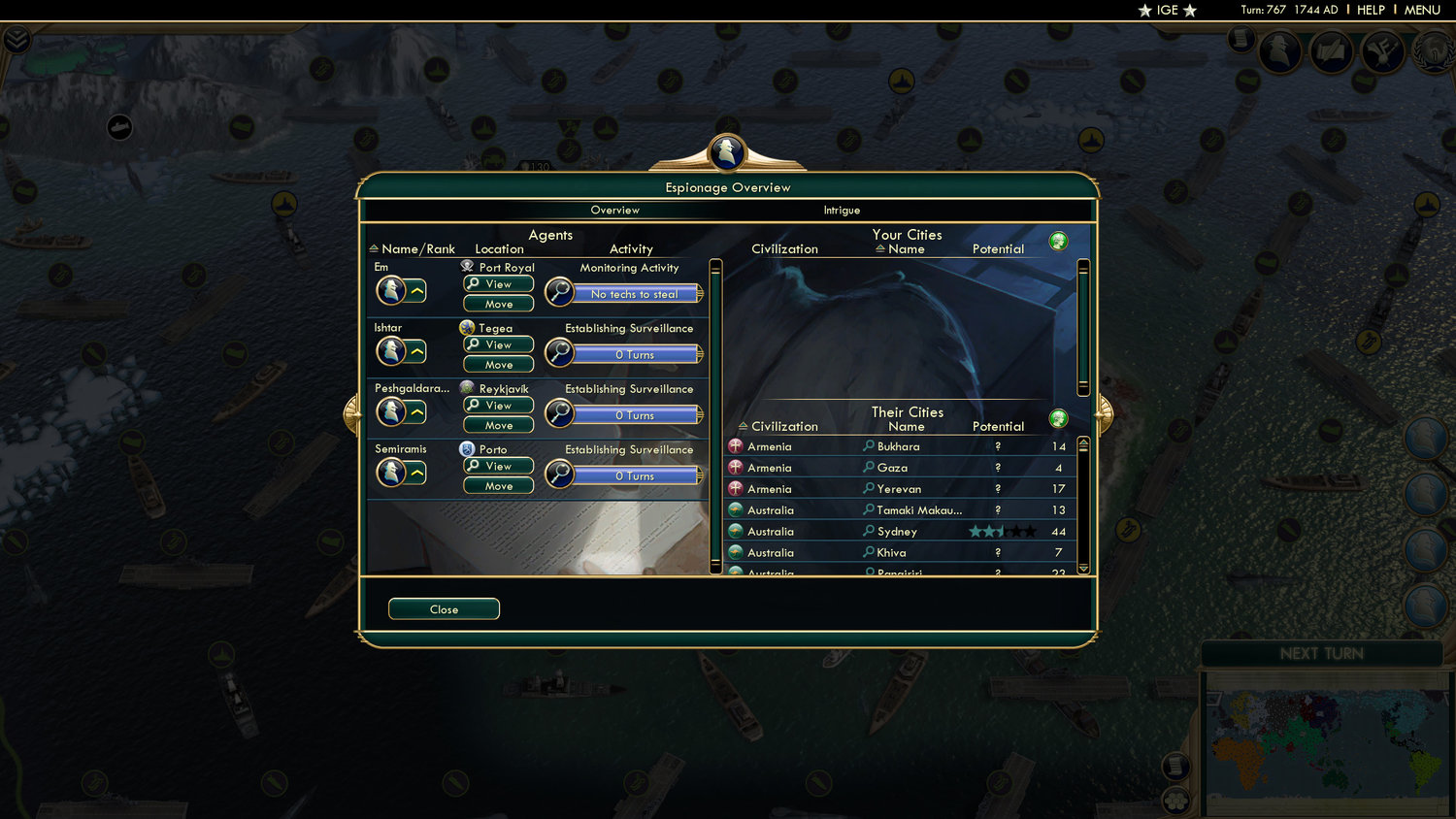This screenshot has height=819, width=1456.
Task: Click the magnifying glass beside Sydney
Action: 870,531
